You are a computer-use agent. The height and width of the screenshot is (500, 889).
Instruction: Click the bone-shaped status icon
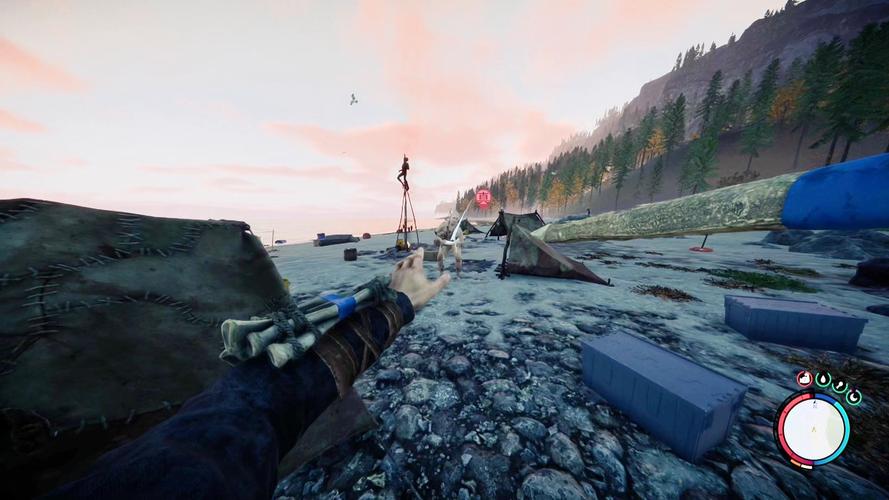pyautogui.click(x=839, y=386)
